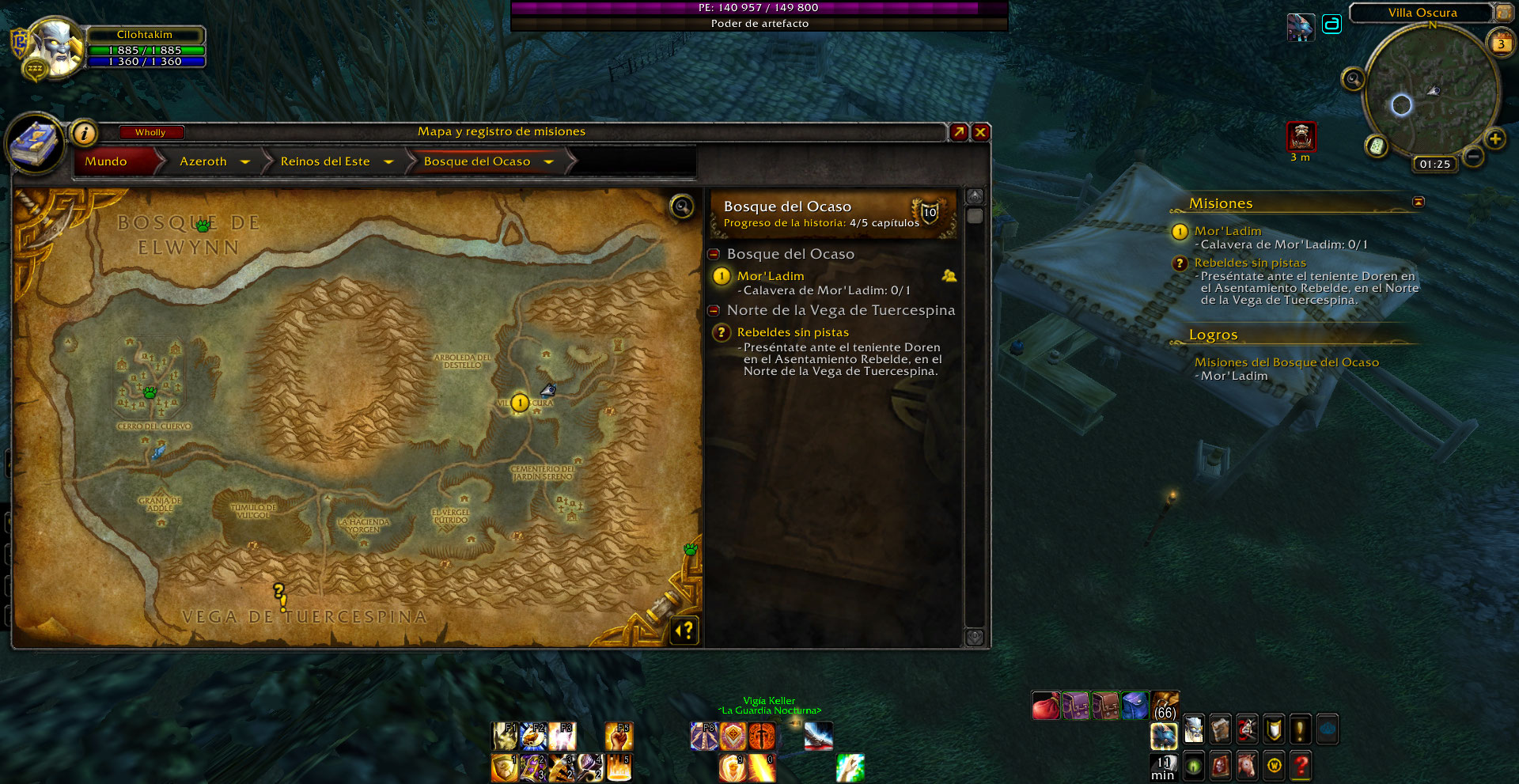Close the map and quest log window

click(980, 132)
